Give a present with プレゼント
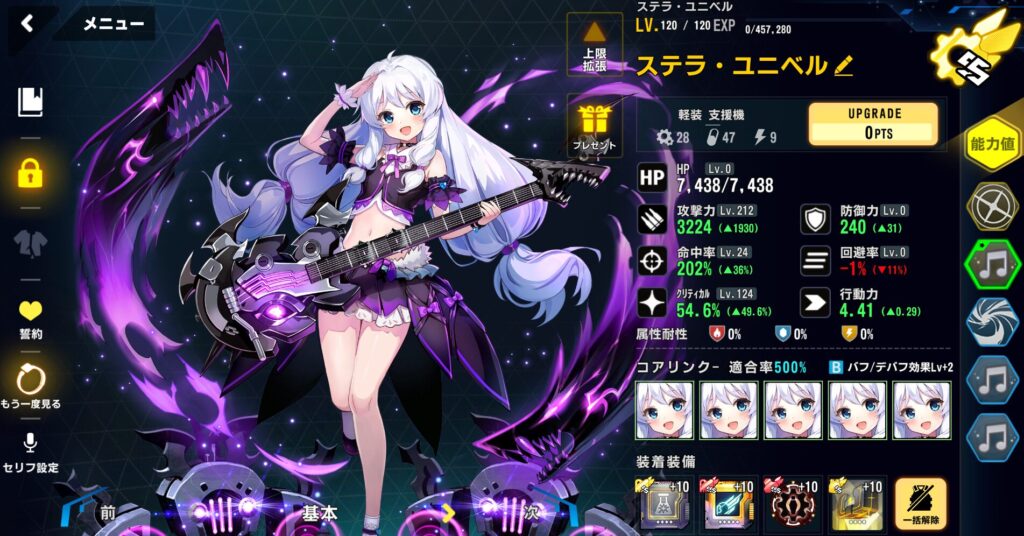1024x536 pixels. click(594, 126)
